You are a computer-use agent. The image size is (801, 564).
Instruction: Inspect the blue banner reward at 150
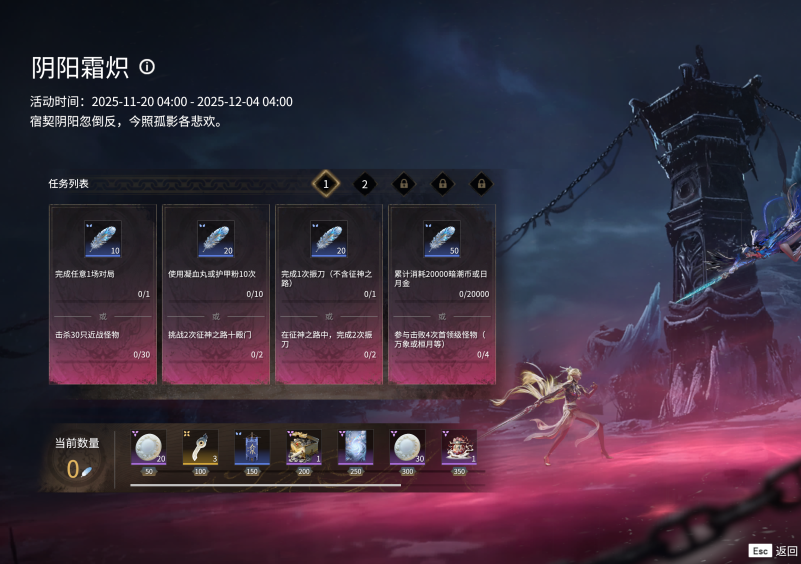(252, 447)
